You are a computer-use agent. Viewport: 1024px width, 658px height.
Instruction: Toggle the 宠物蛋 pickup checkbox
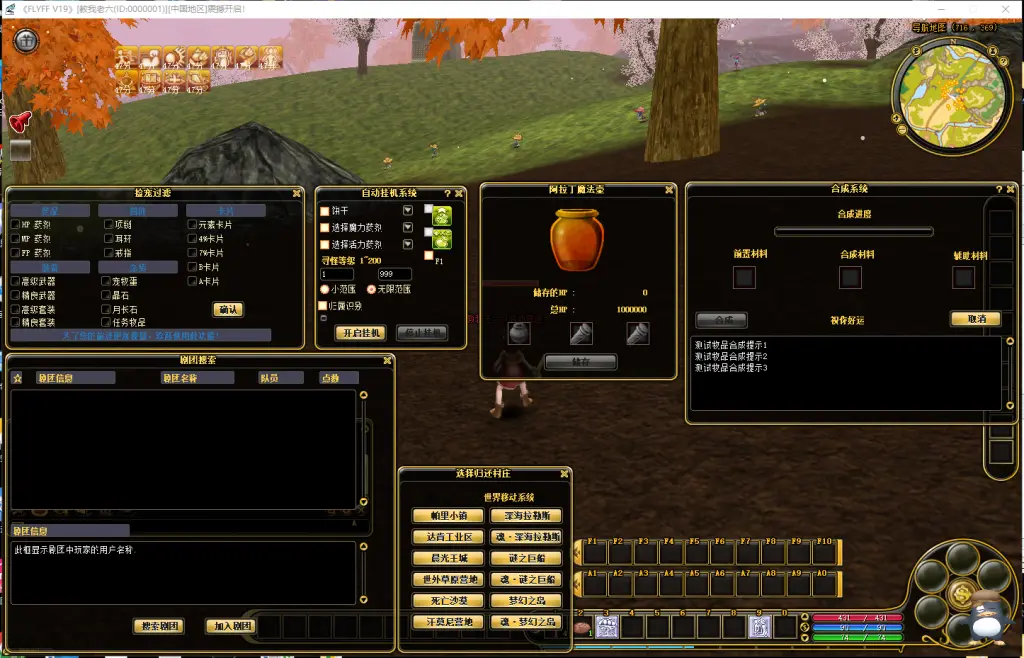tap(105, 282)
